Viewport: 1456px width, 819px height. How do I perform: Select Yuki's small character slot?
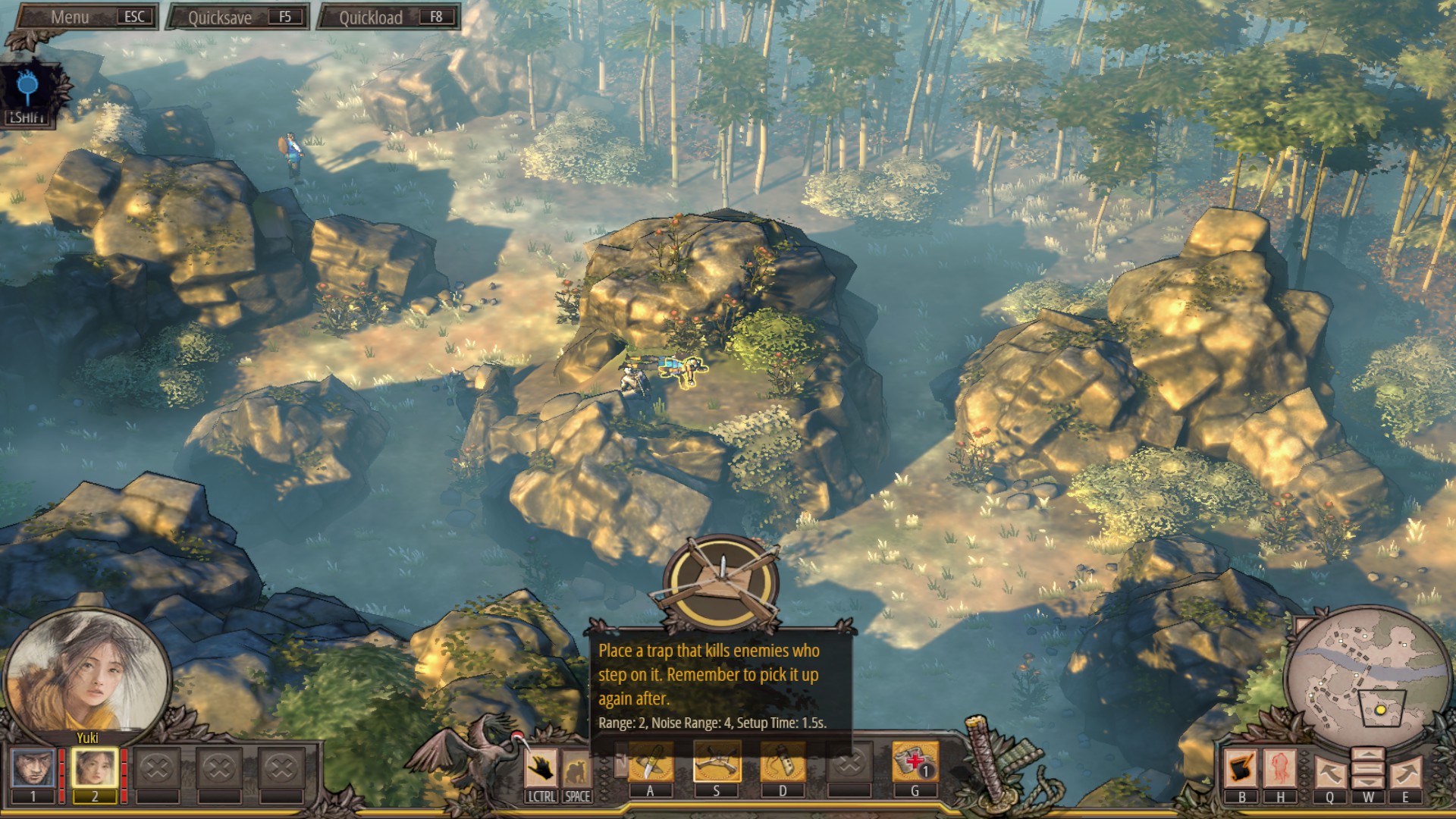pyautogui.click(x=95, y=768)
